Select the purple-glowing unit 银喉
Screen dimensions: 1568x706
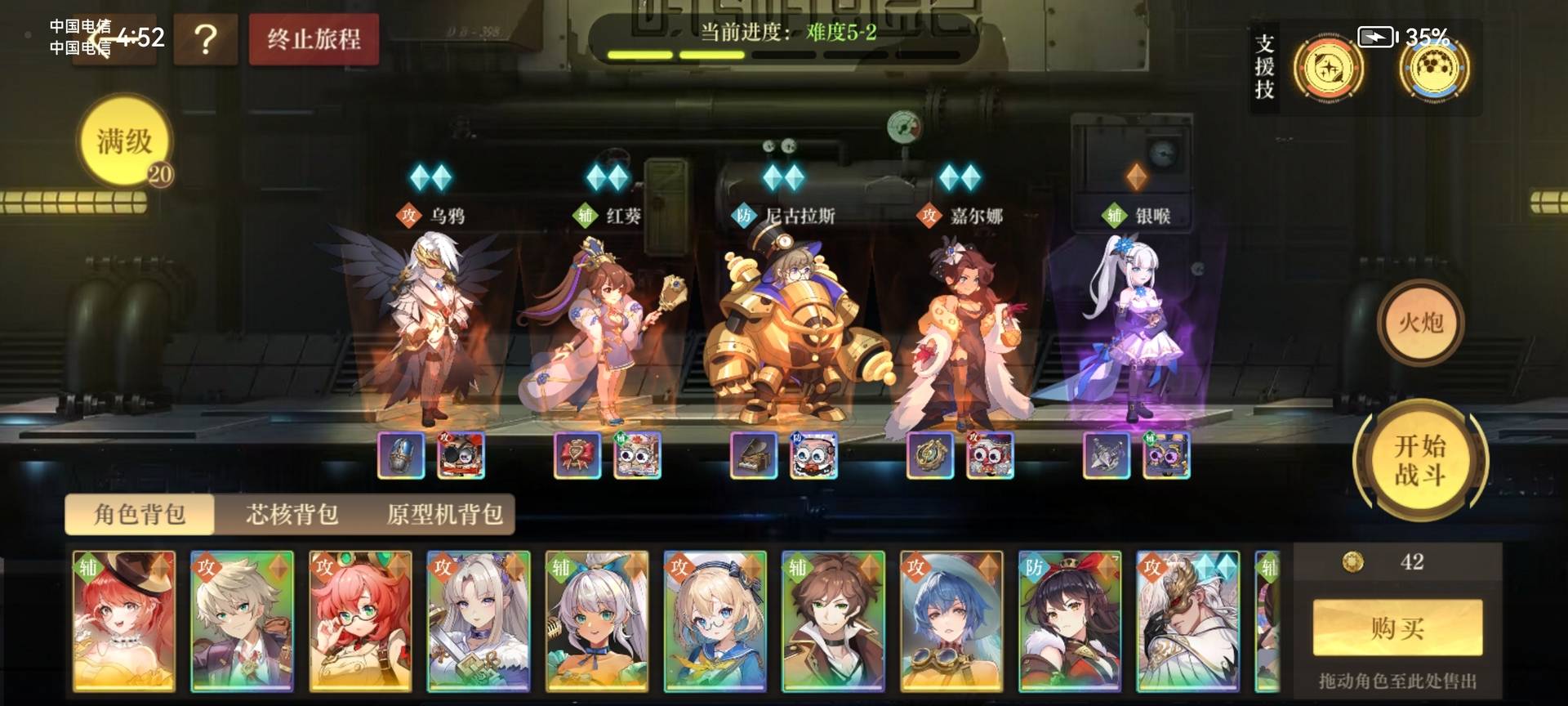(1137, 327)
